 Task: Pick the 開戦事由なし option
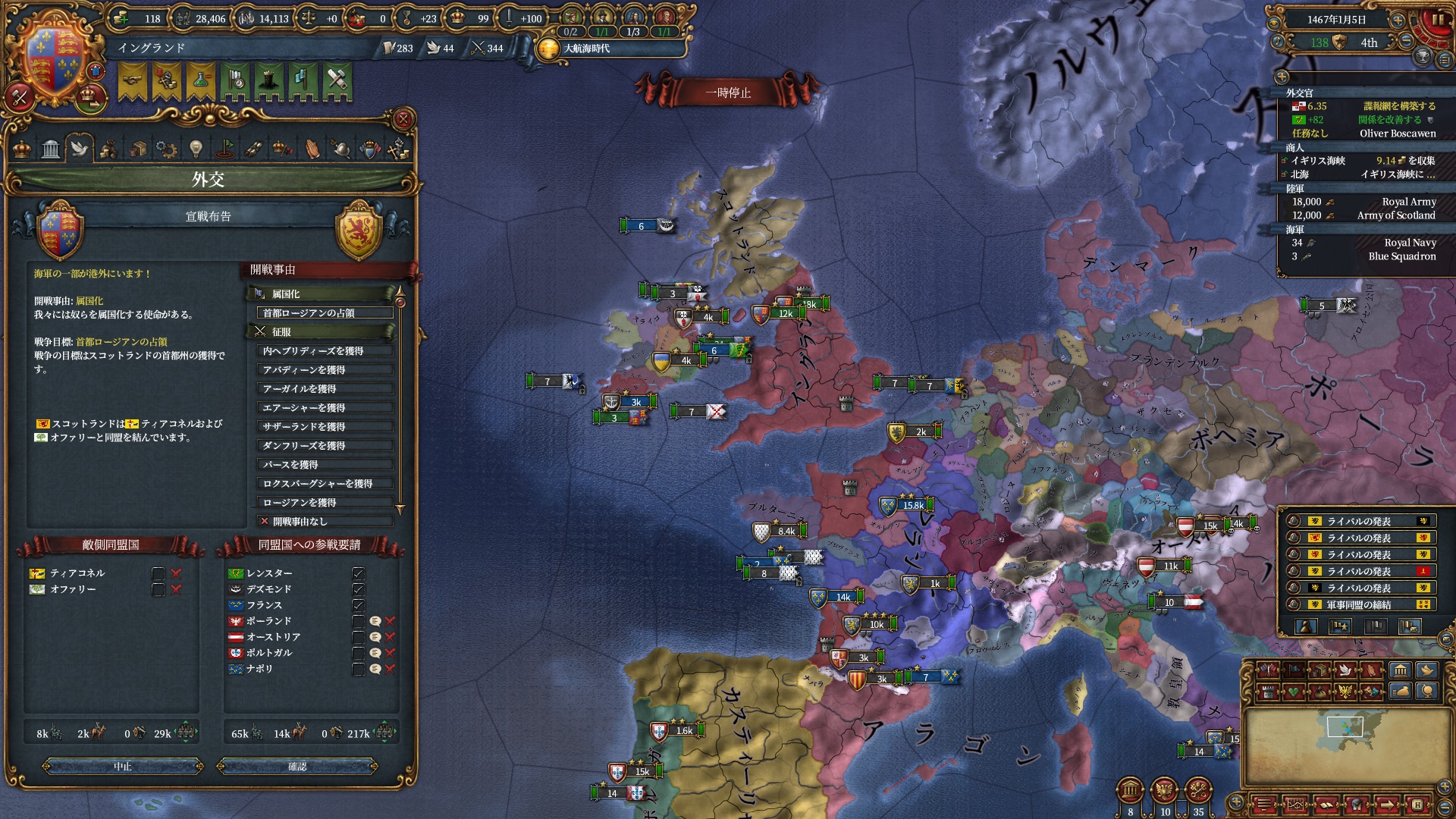tap(325, 522)
